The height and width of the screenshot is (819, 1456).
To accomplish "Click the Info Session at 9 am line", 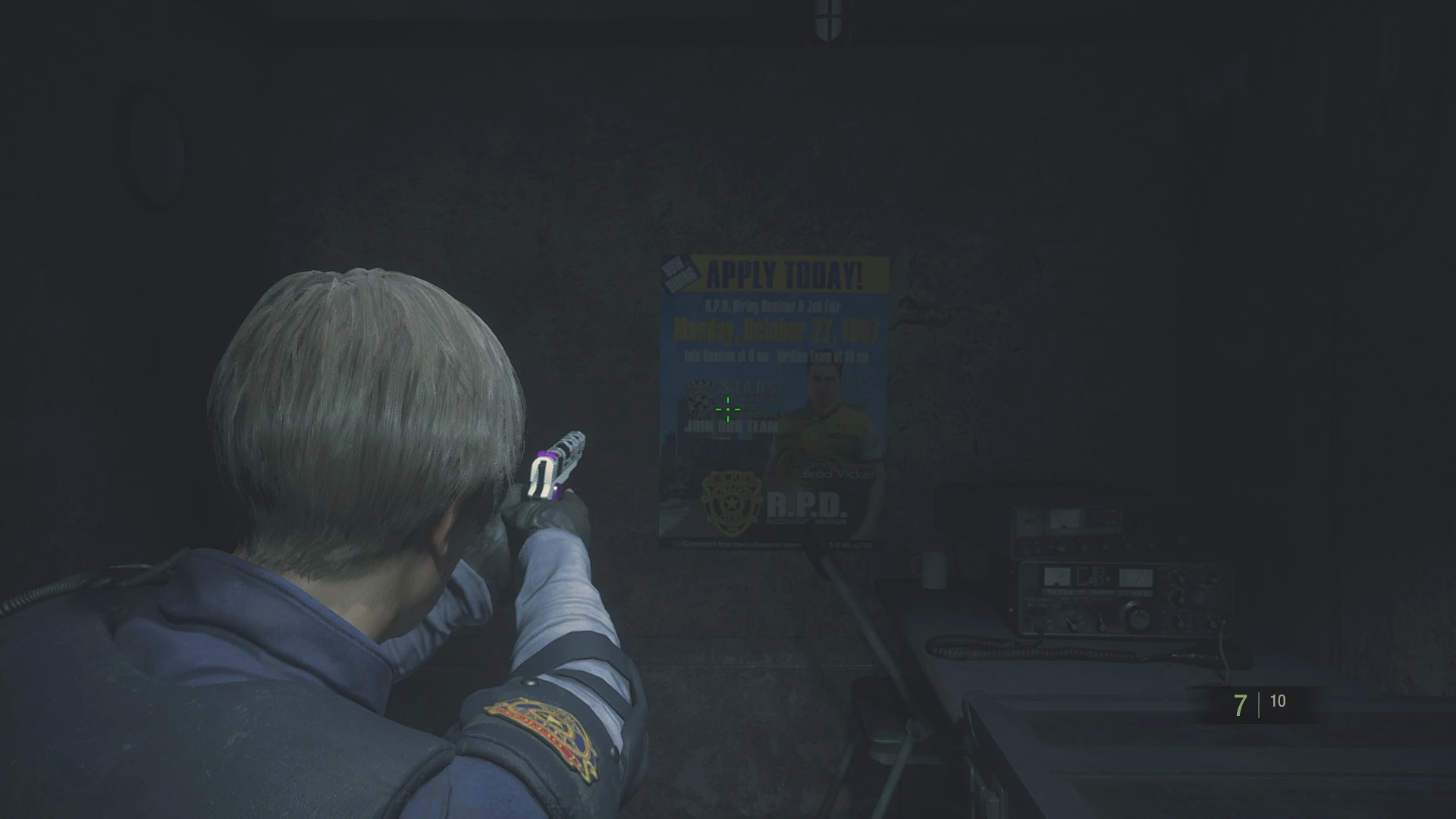I will (x=726, y=356).
